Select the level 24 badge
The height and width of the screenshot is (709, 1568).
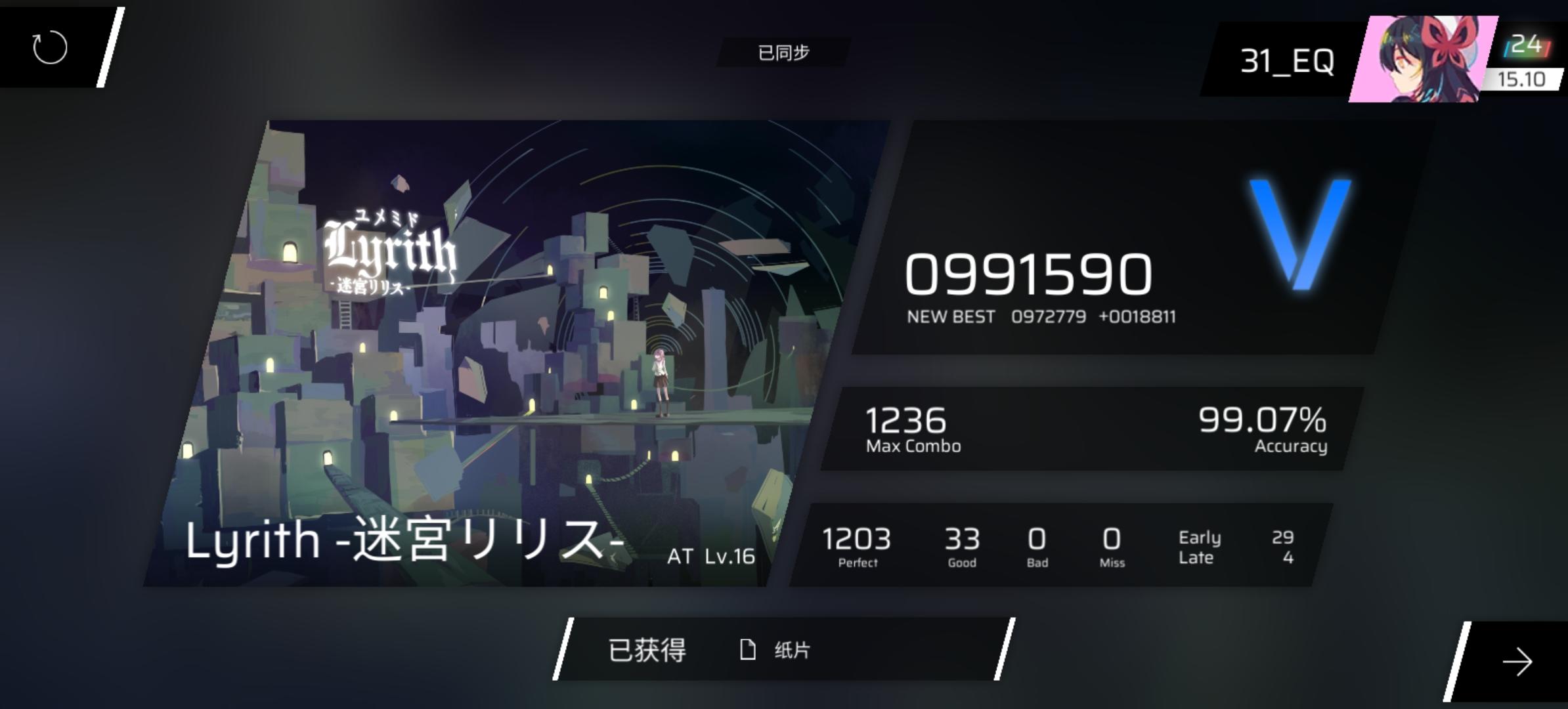click(1526, 43)
